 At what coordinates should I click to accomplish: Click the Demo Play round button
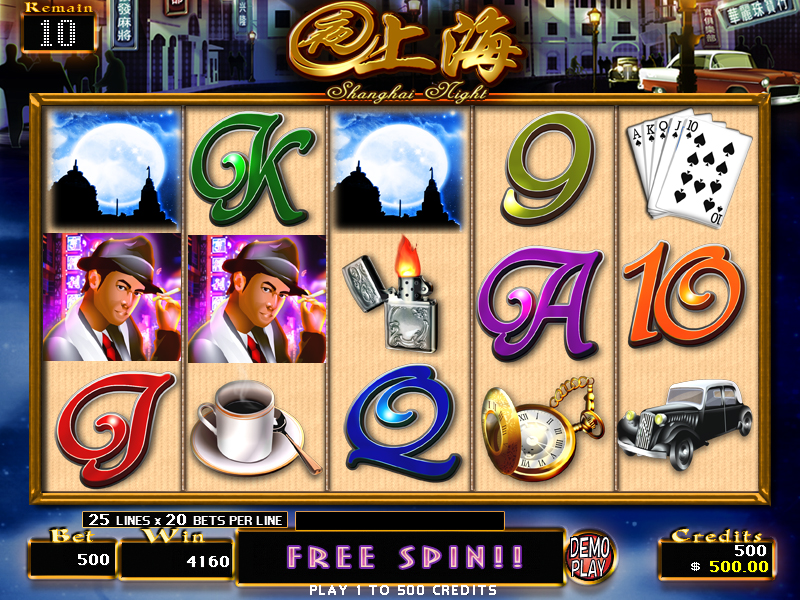tap(590, 556)
